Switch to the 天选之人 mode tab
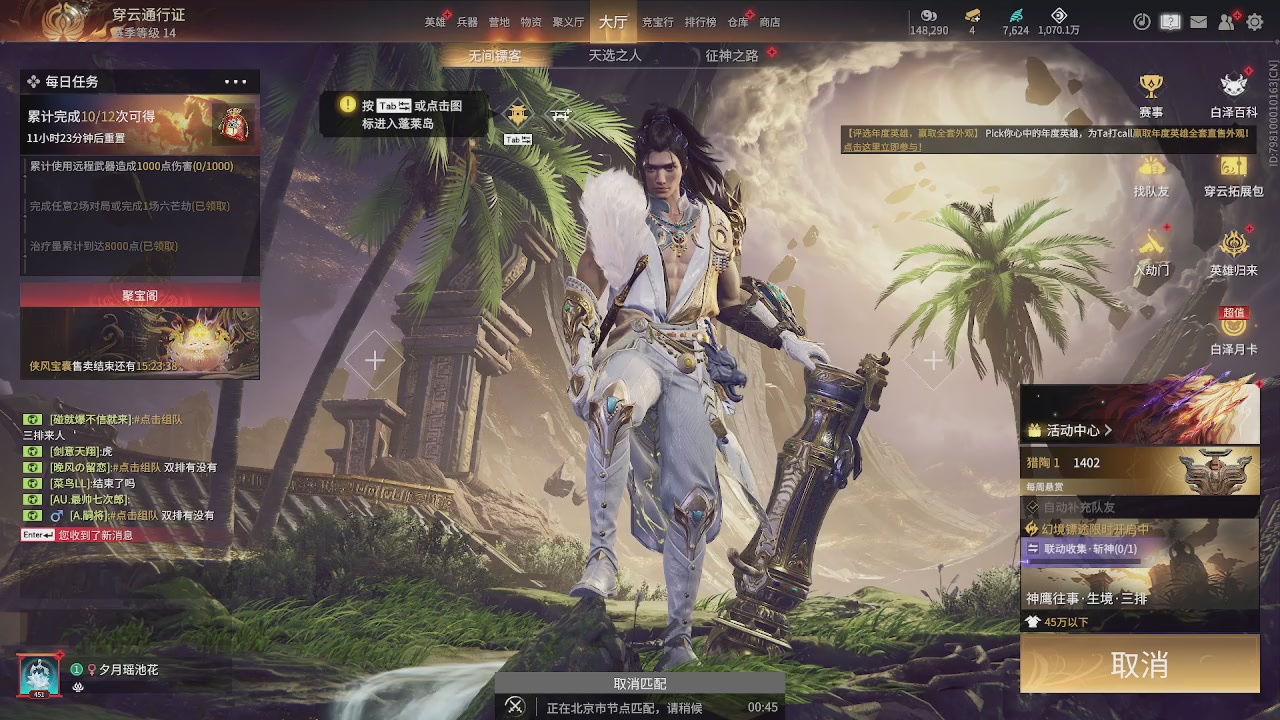The width and height of the screenshot is (1280, 720). [615, 56]
